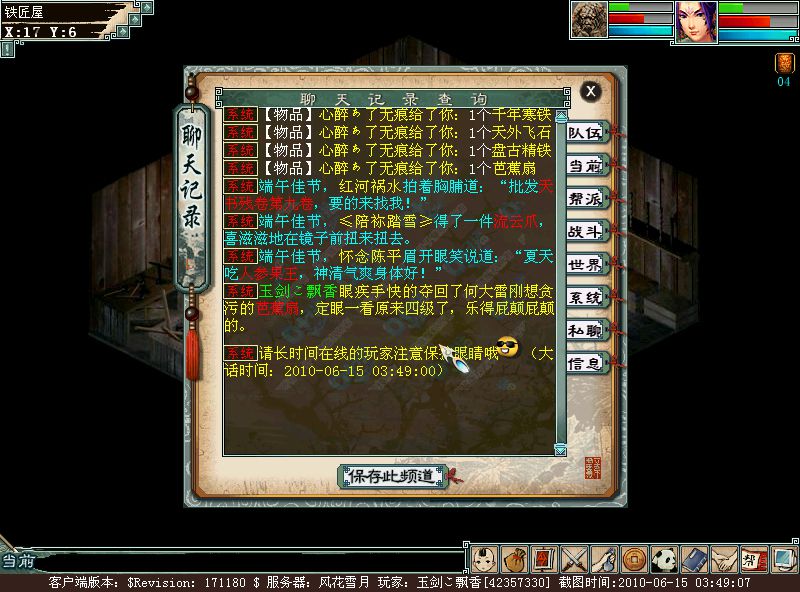This screenshot has width=800, height=592.
Task: Click the copper coin icon
Action: click(x=633, y=557)
